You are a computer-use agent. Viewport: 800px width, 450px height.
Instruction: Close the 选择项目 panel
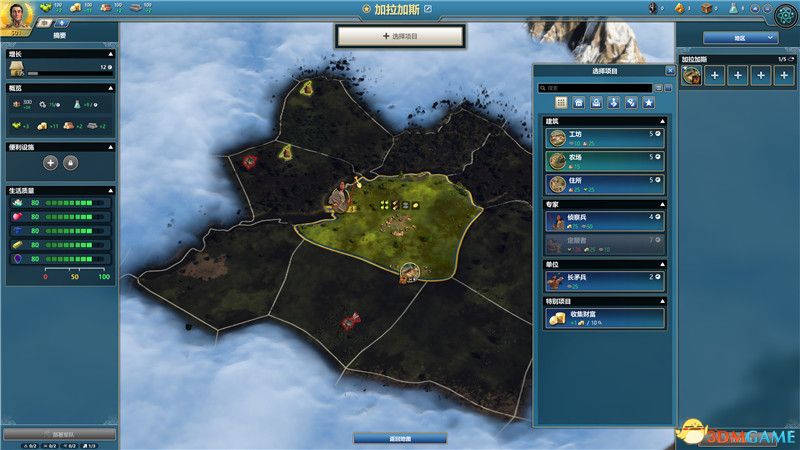[x=669, y=71]
